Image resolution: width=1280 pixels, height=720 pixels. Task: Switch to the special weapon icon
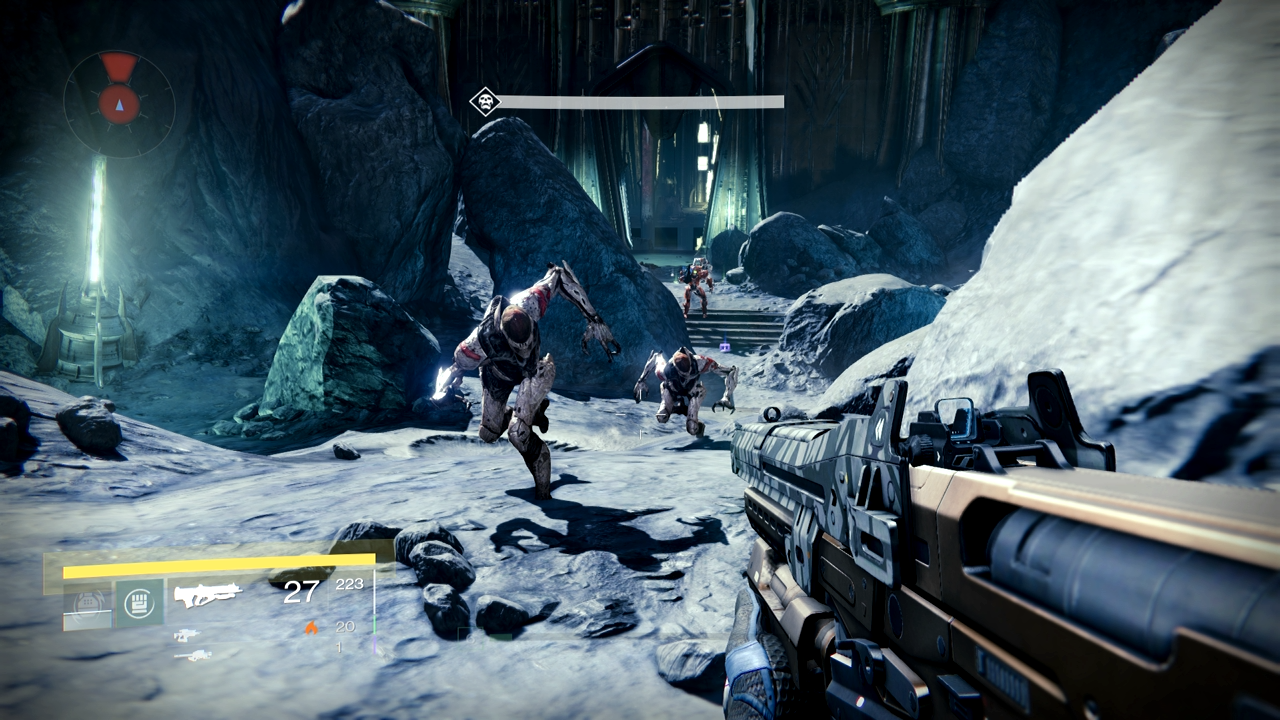pyautogui.click(x=186, y=635)
